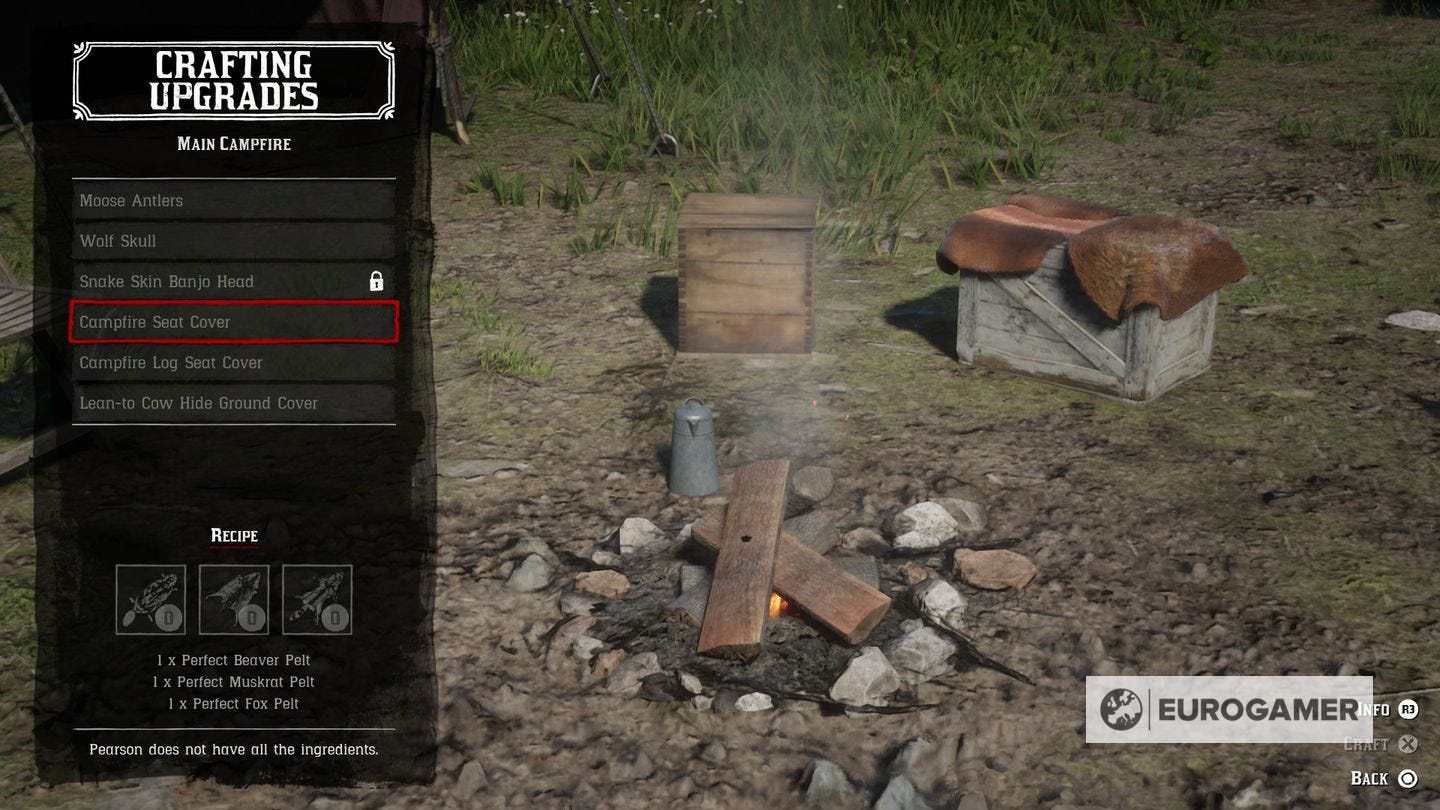The image size is (1440, 810).
Task: Click the quantity badge on the Fox Pelt
Action: point(334,618)
